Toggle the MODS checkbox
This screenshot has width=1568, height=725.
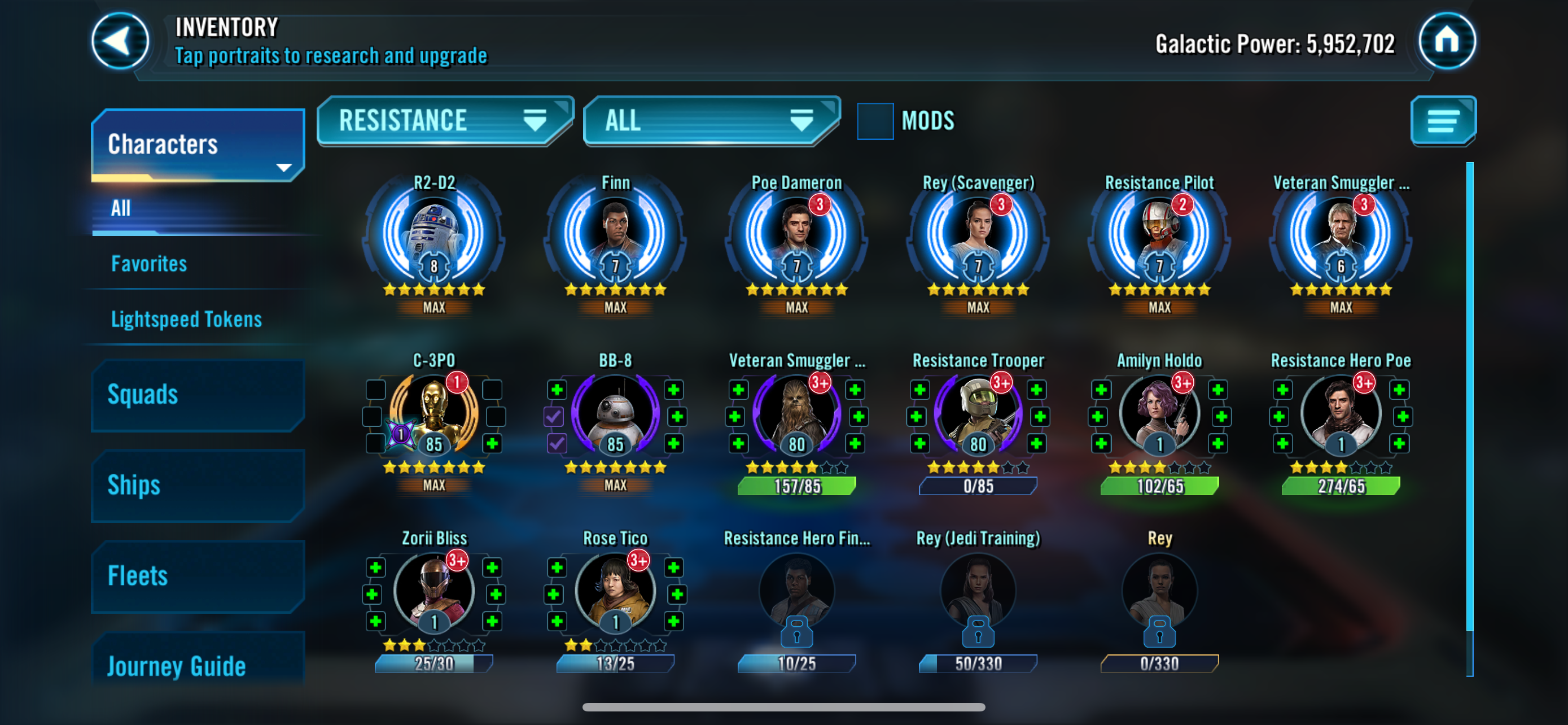coord(875,121)
